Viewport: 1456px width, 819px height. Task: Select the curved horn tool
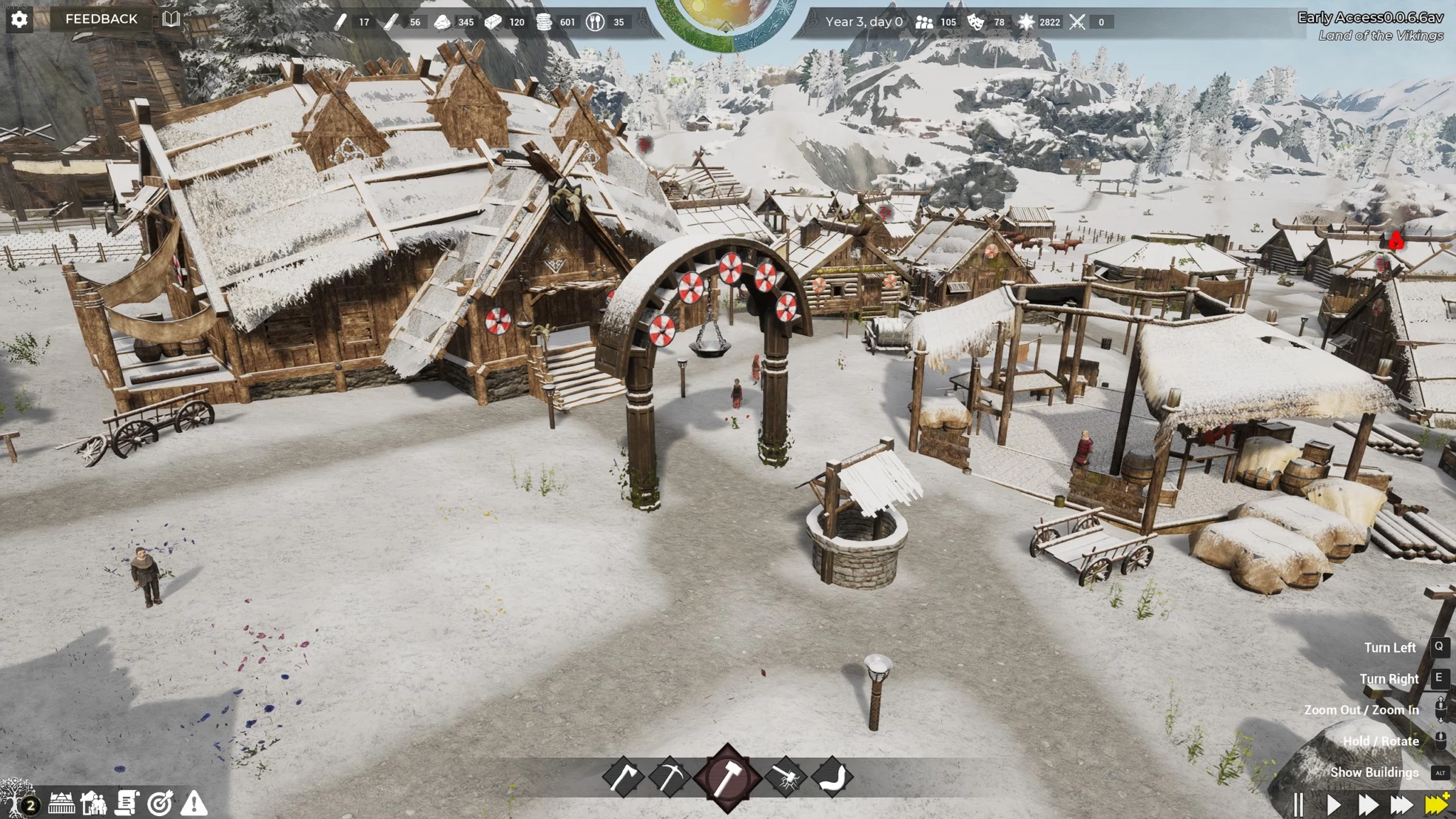[832, 778]
